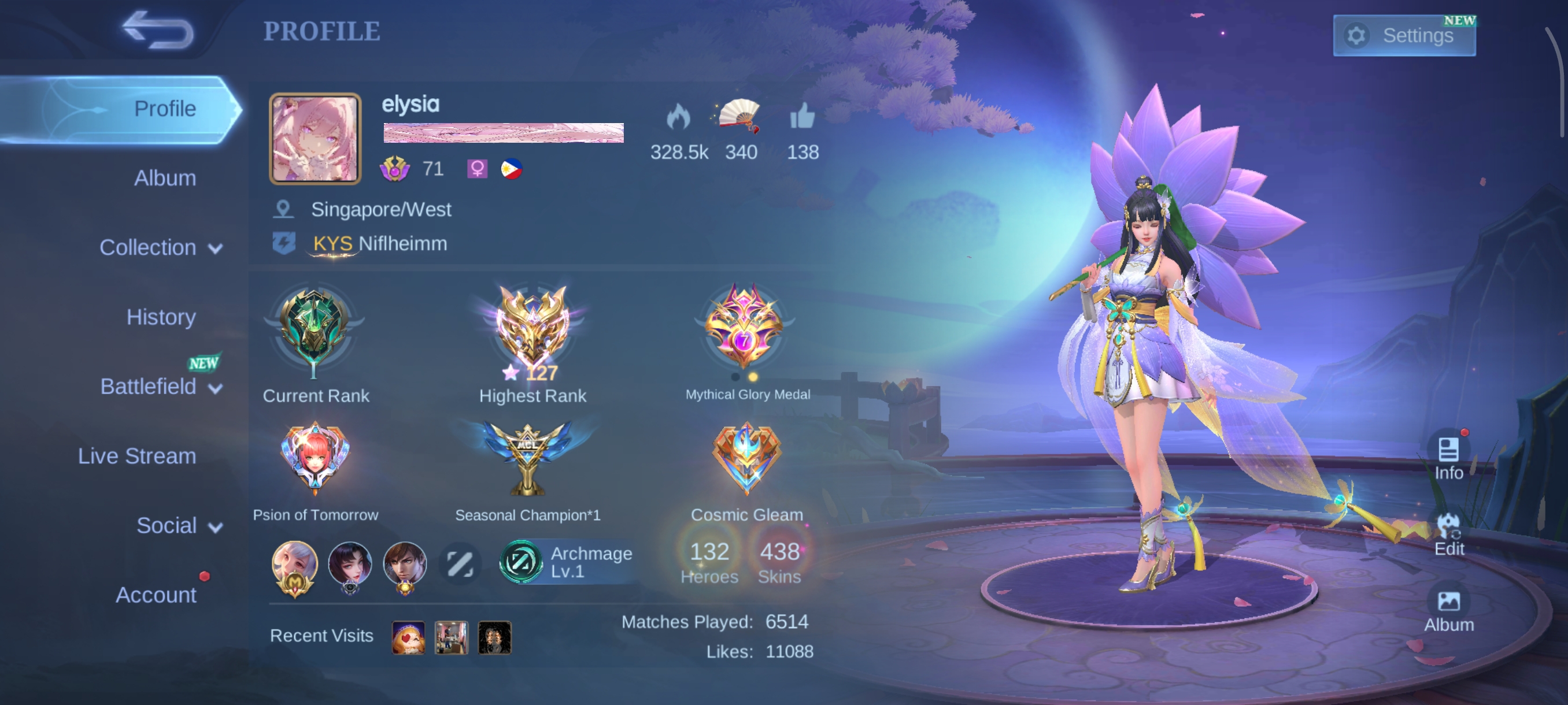View the Seasonal Champion trophy
Screen dimensions: 1568x705
tap(527, 459)
